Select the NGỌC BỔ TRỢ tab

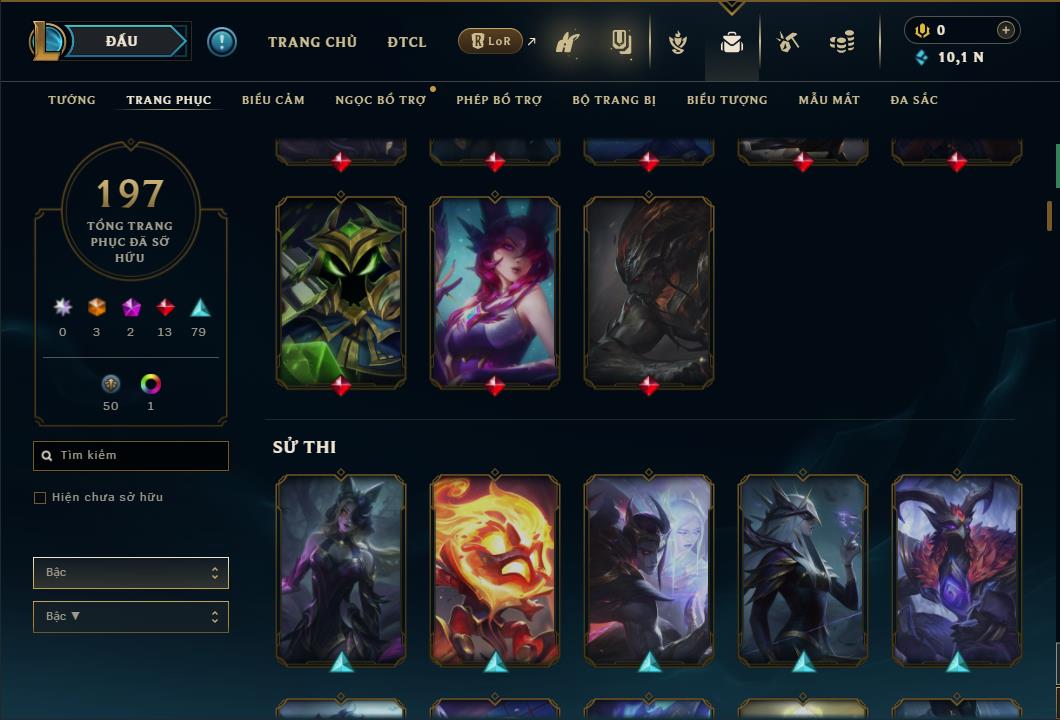(x=380, y=100)
